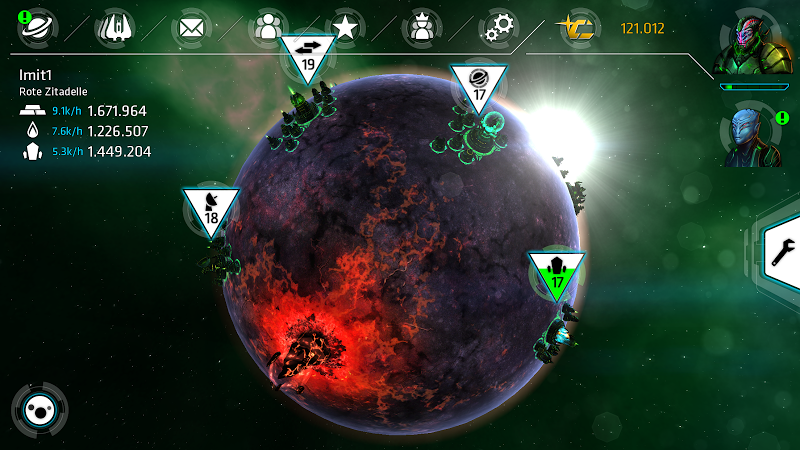Image resolution: width=800 pixels, height=450 pixels.
Task: Open the fleet spaceship menu
Action: coord(114,27)
